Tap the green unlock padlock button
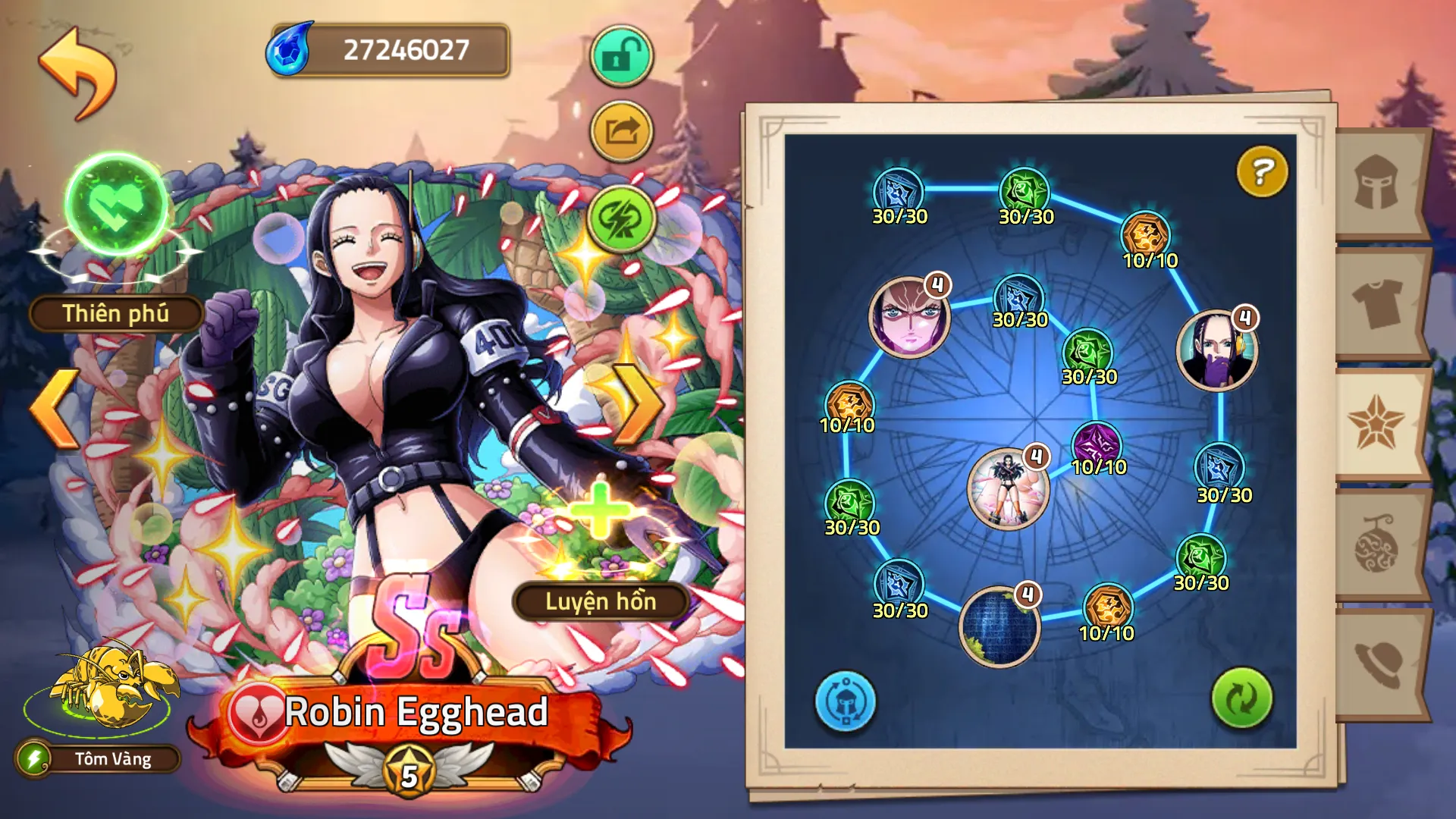 tap(621, 56)
